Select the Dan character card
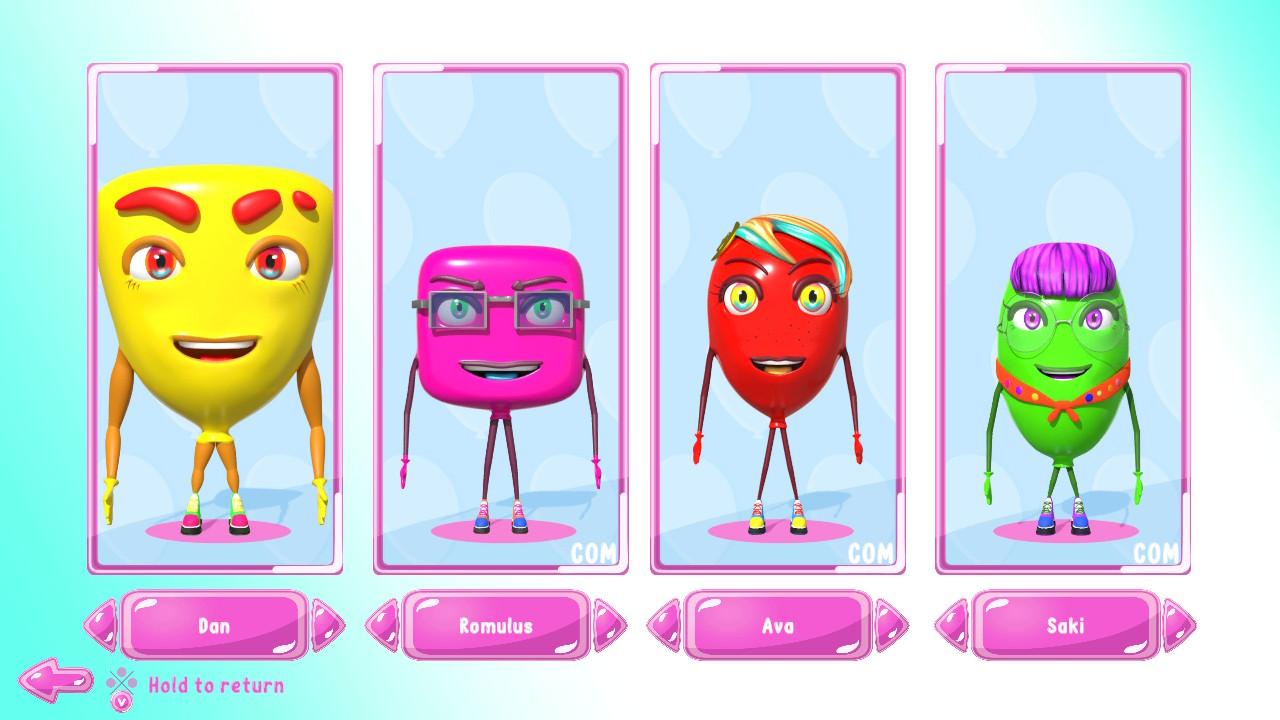Image resolution: width=1280 pixels, height=720 pixels. point(214,320)
